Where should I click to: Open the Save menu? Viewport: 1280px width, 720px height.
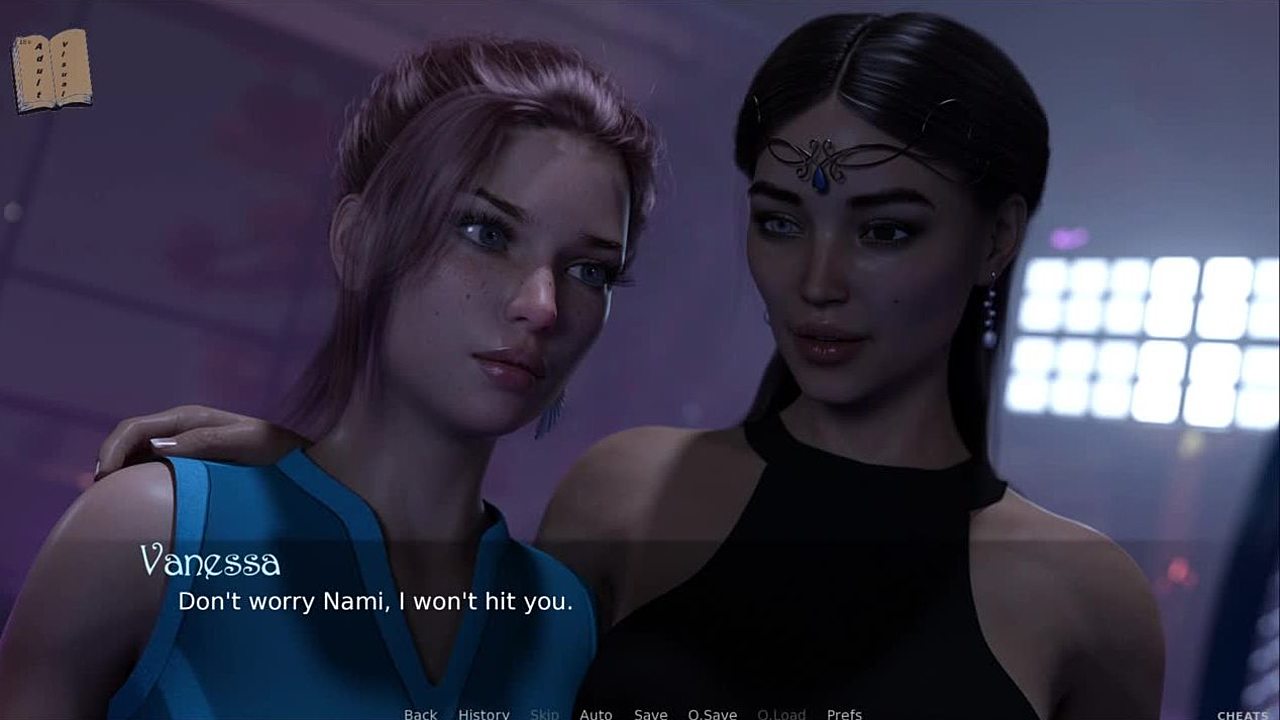pyautogui.click(x=651, y=714)
